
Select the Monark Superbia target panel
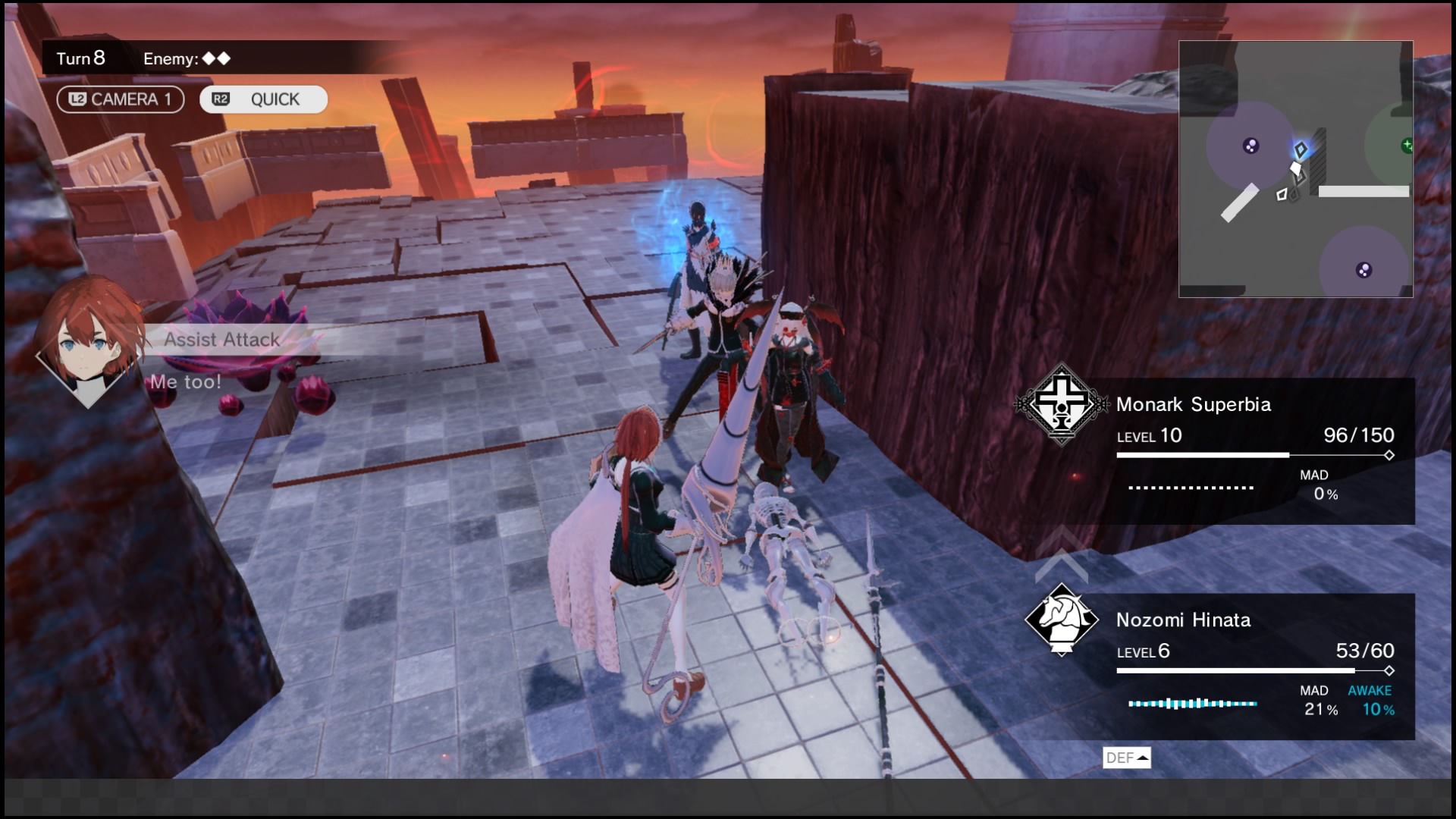1256,450
